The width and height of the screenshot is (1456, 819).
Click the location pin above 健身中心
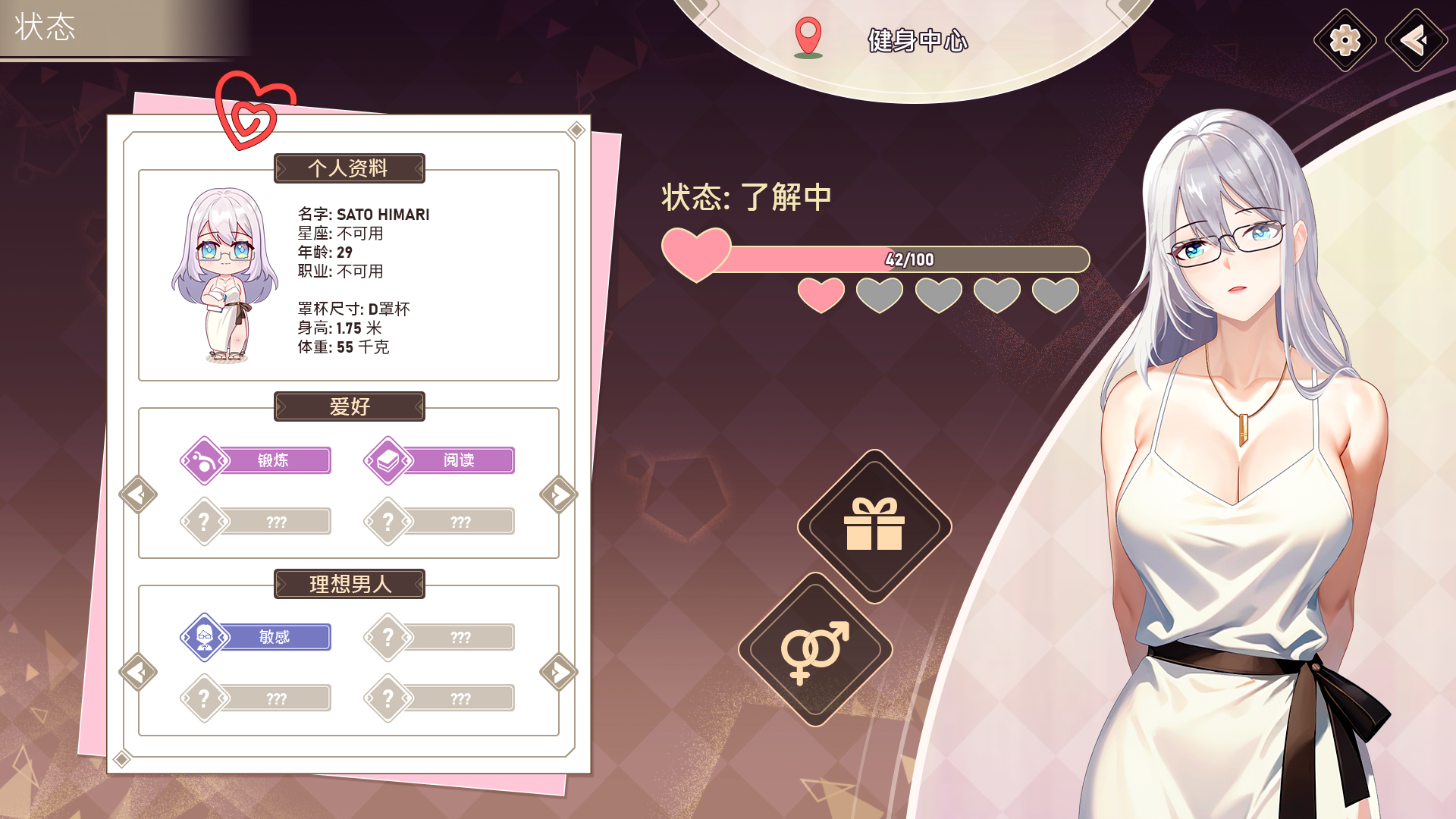click(808, 34)
